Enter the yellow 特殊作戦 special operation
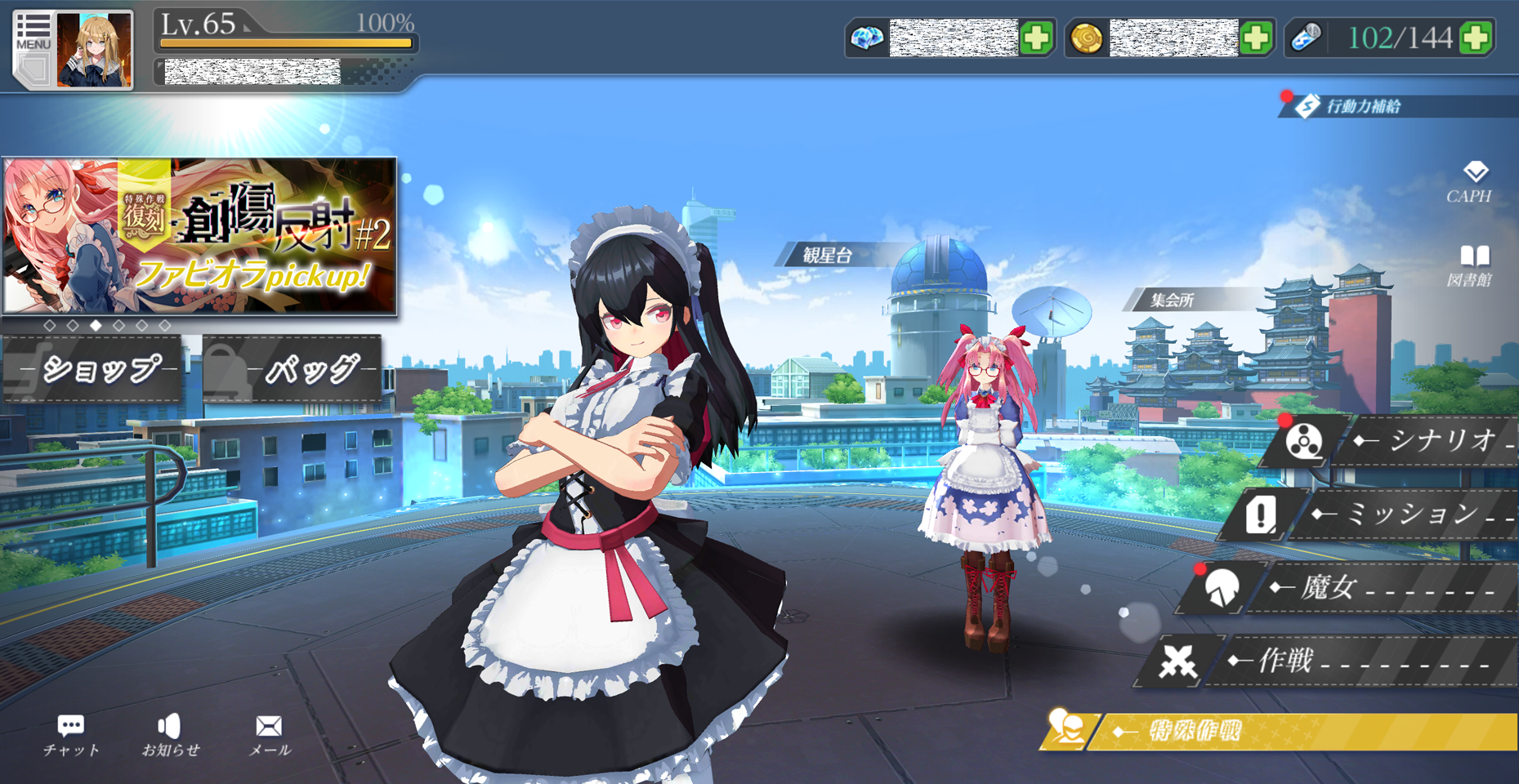Screen dimensions: 1519x784 click(x=1283, y=731)
